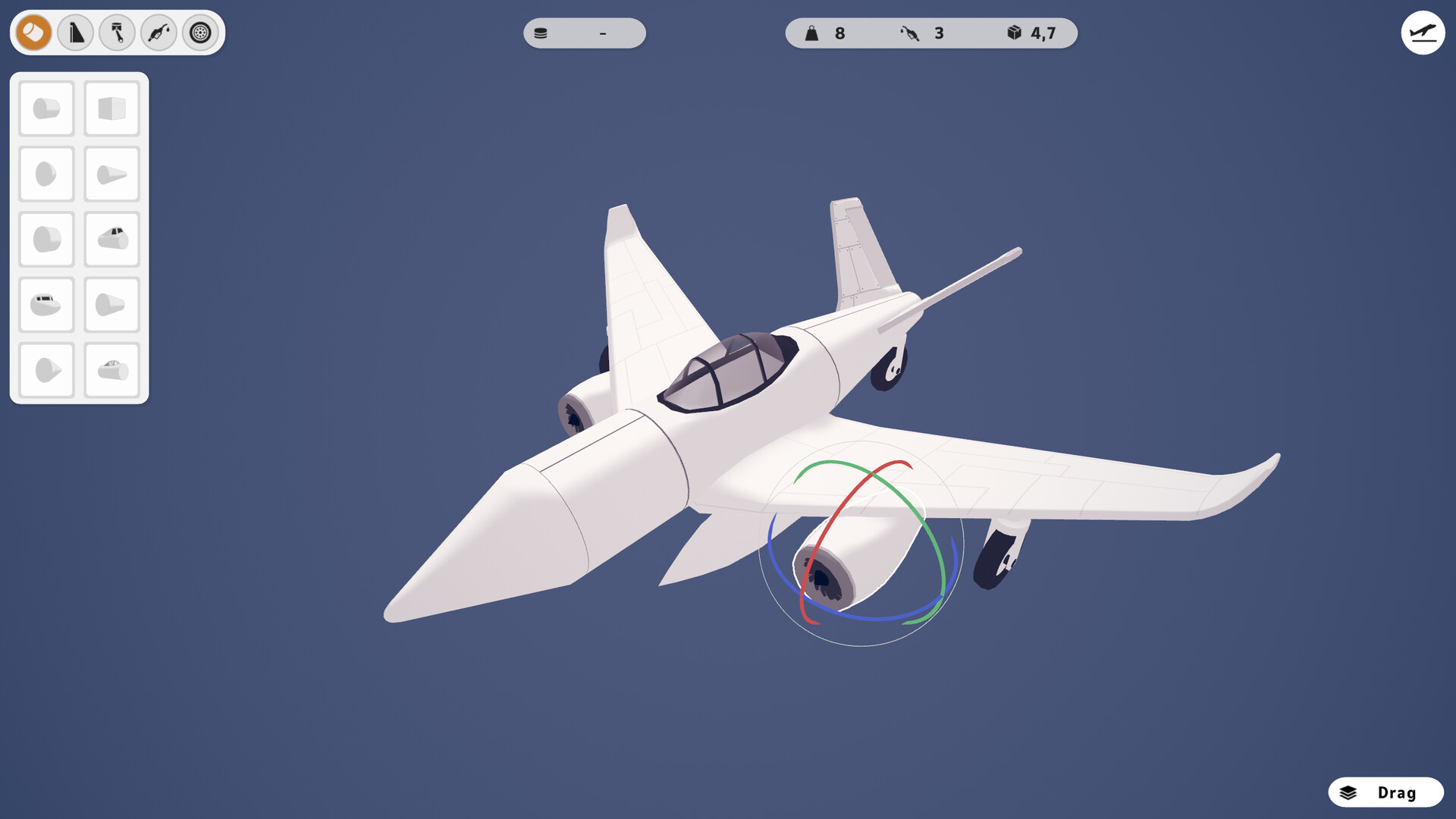The image size is (1456, 819).
Task: Select the cube block part thumbnail
Action: click(x=111, y=108)
